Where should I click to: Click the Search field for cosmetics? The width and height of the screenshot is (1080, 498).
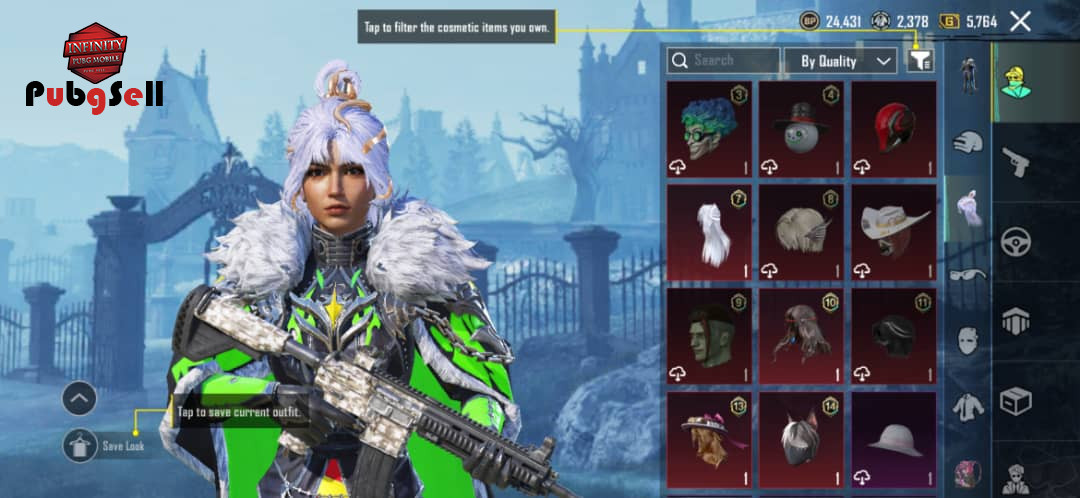723,61
